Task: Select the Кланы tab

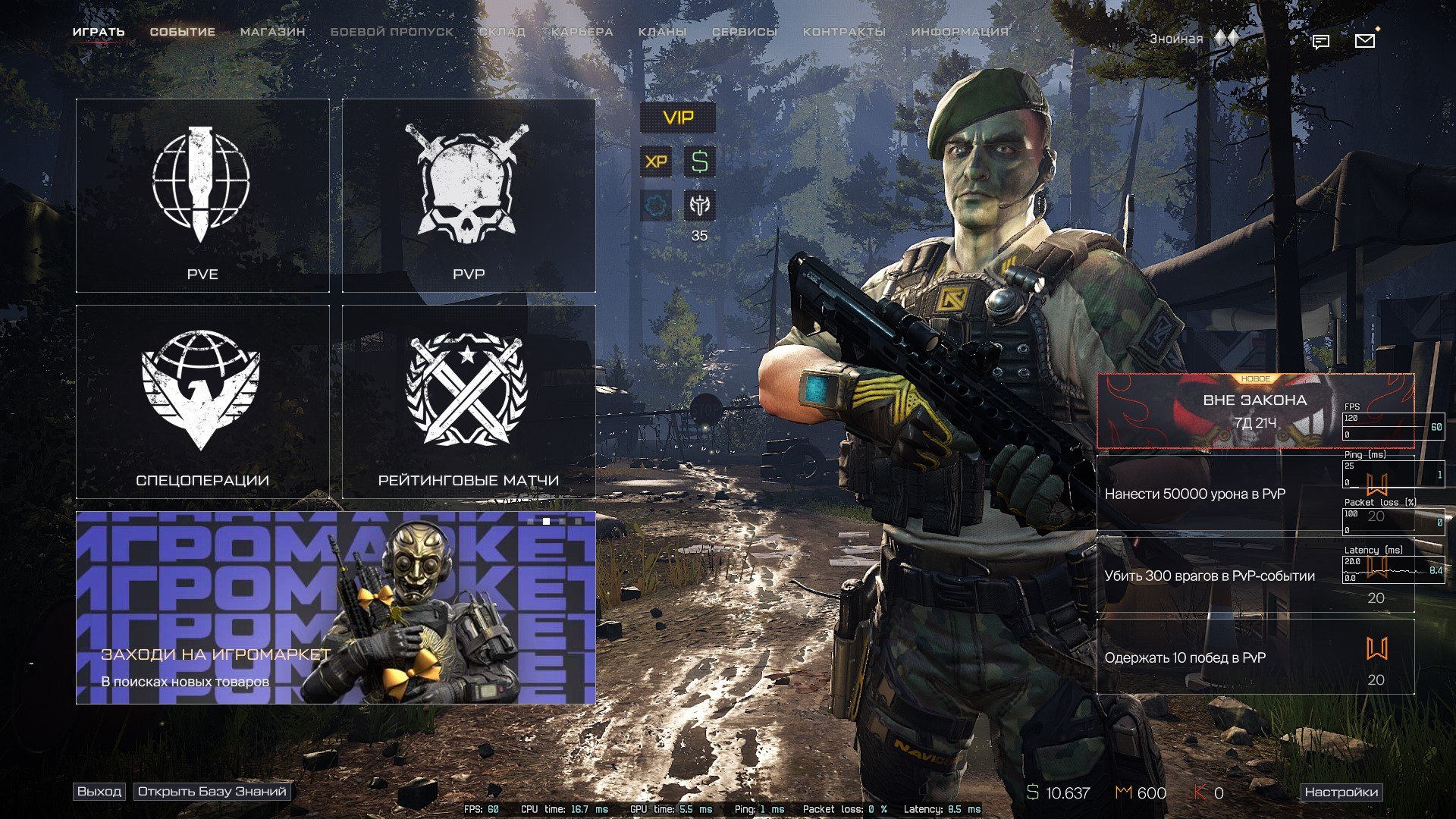Action: pyautogui.click(x=662, y=32)
